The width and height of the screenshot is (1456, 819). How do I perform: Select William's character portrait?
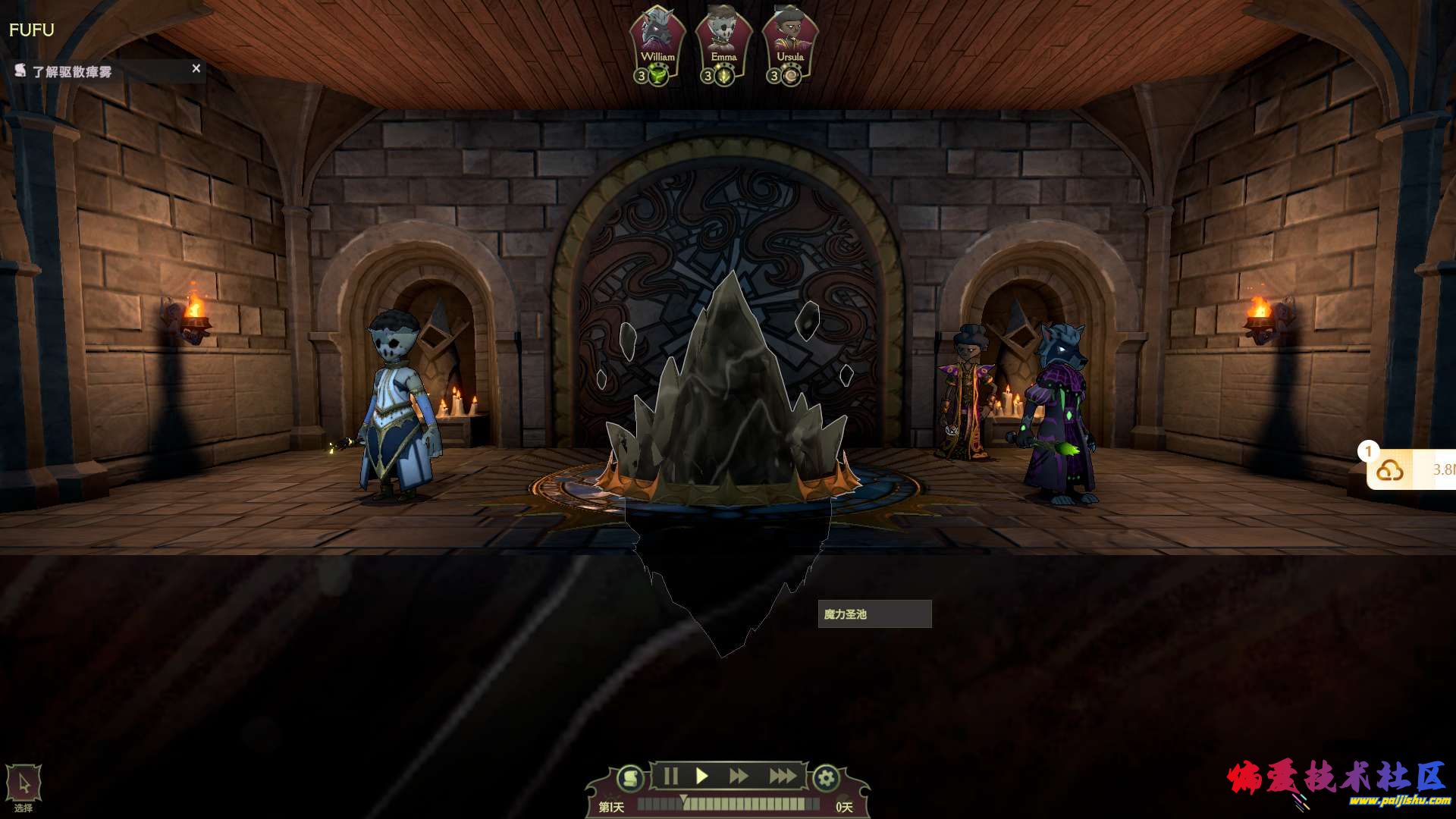coord(657,38)
